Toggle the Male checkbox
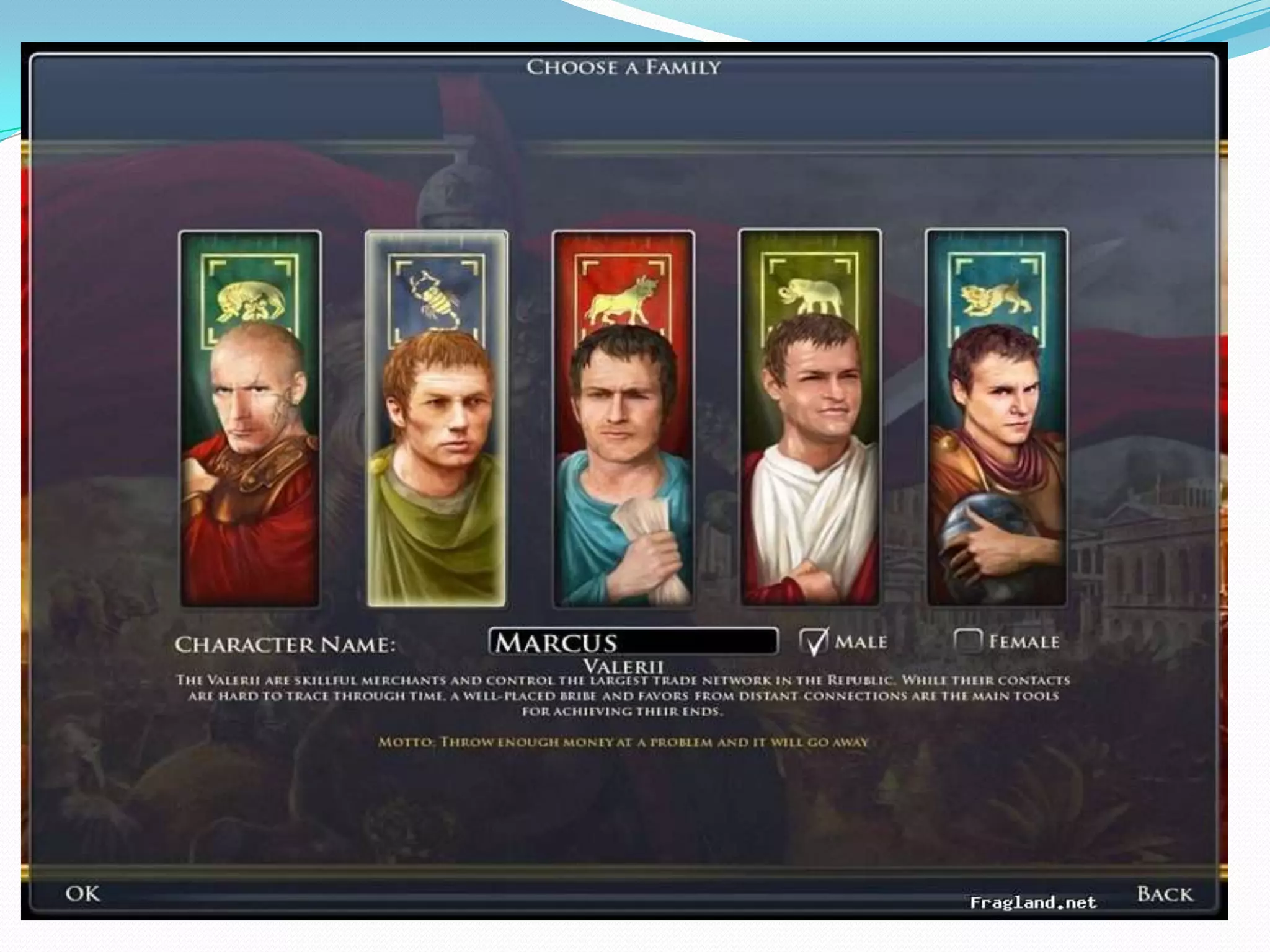The height and width of the screenshot is (952, 1270). (814, 641)
